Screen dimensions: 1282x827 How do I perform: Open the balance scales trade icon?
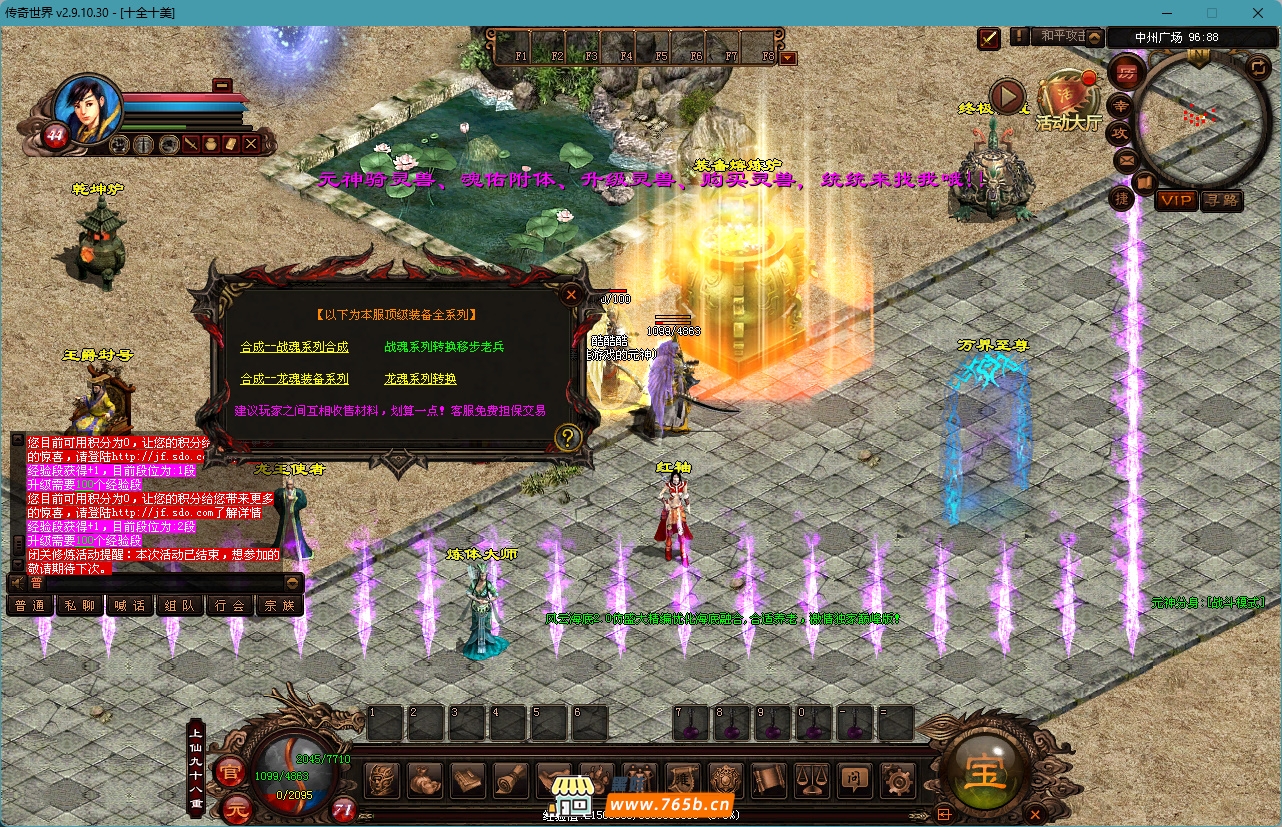pyautogui.click(x=810, y=780)
